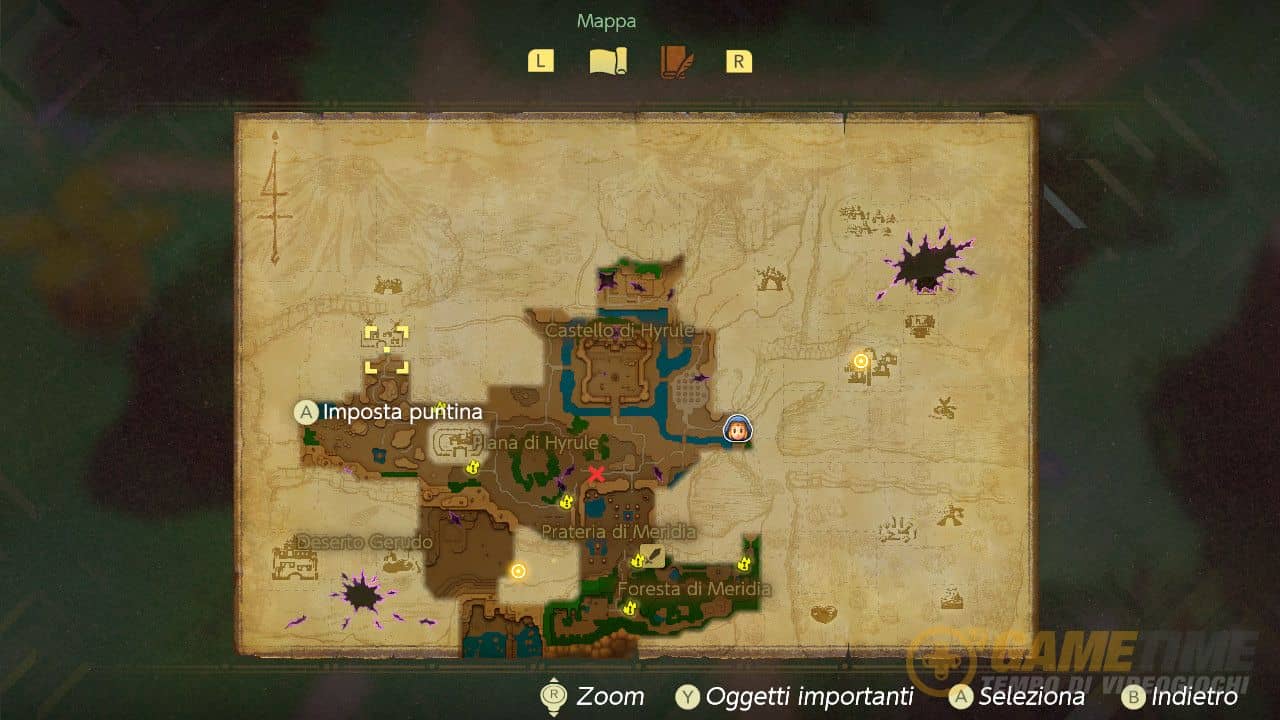Click the Foresta di Meridia region label
1280x720 pixels.
point(694,589)
